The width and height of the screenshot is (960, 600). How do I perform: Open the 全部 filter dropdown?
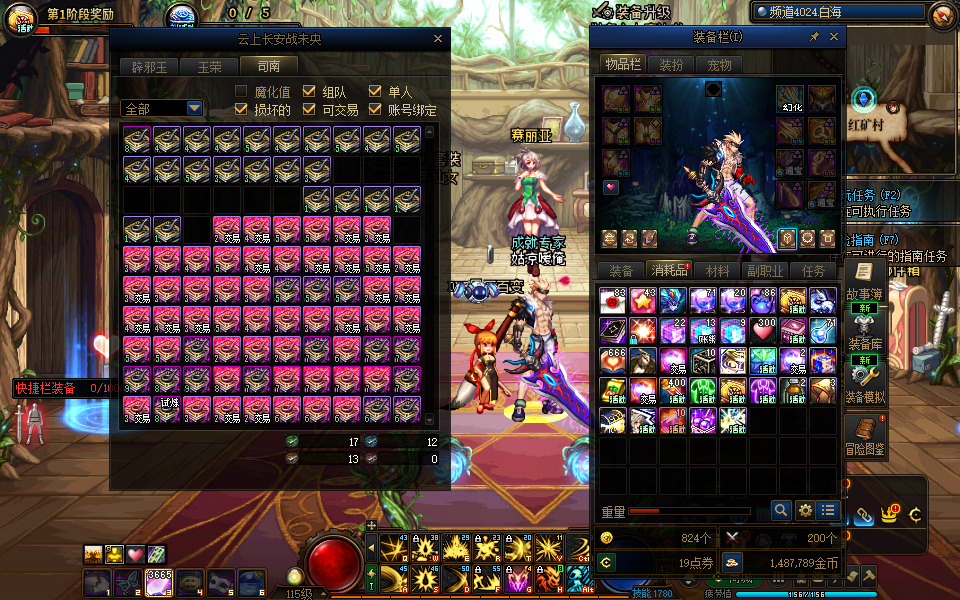(x=162, y=108)
